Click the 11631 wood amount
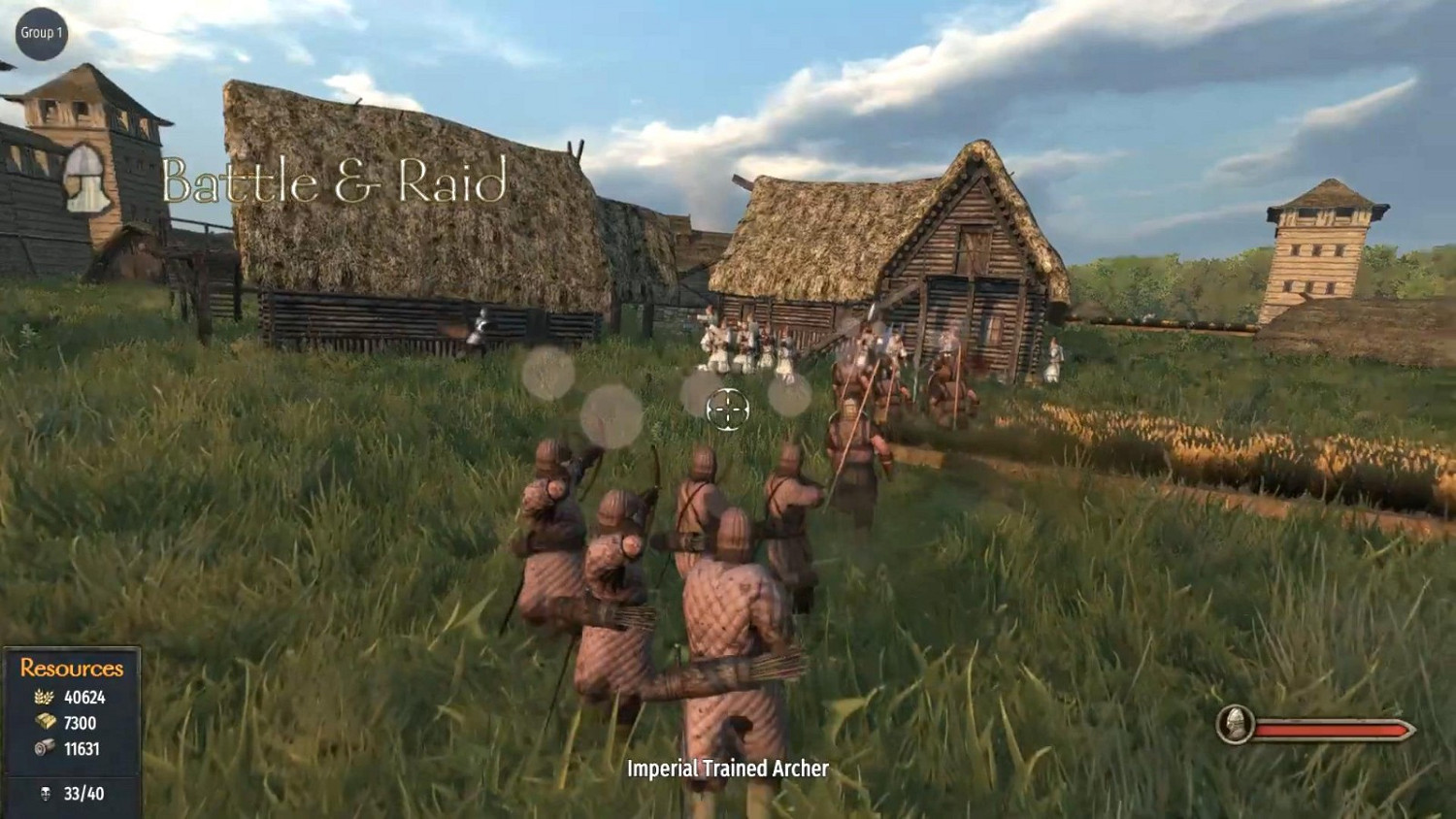 [83, 749]
